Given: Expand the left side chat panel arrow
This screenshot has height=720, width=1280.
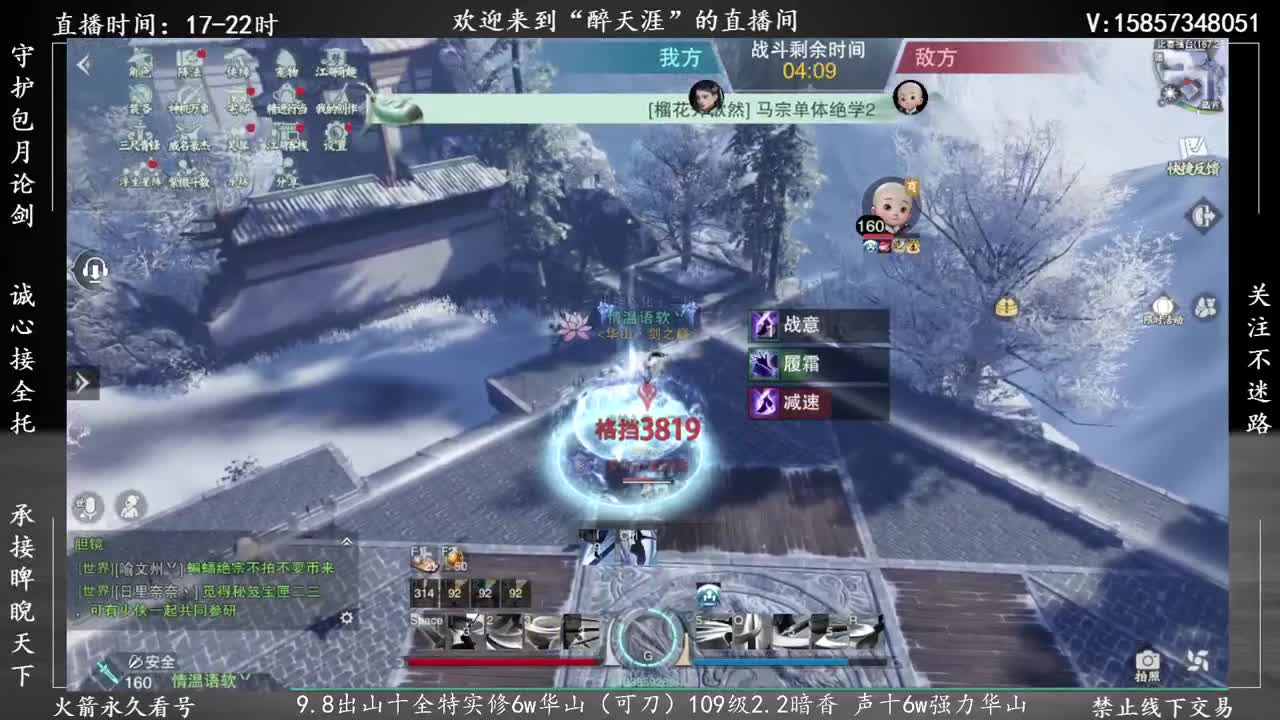Looking at the screenshot, I should coord(83,383).
